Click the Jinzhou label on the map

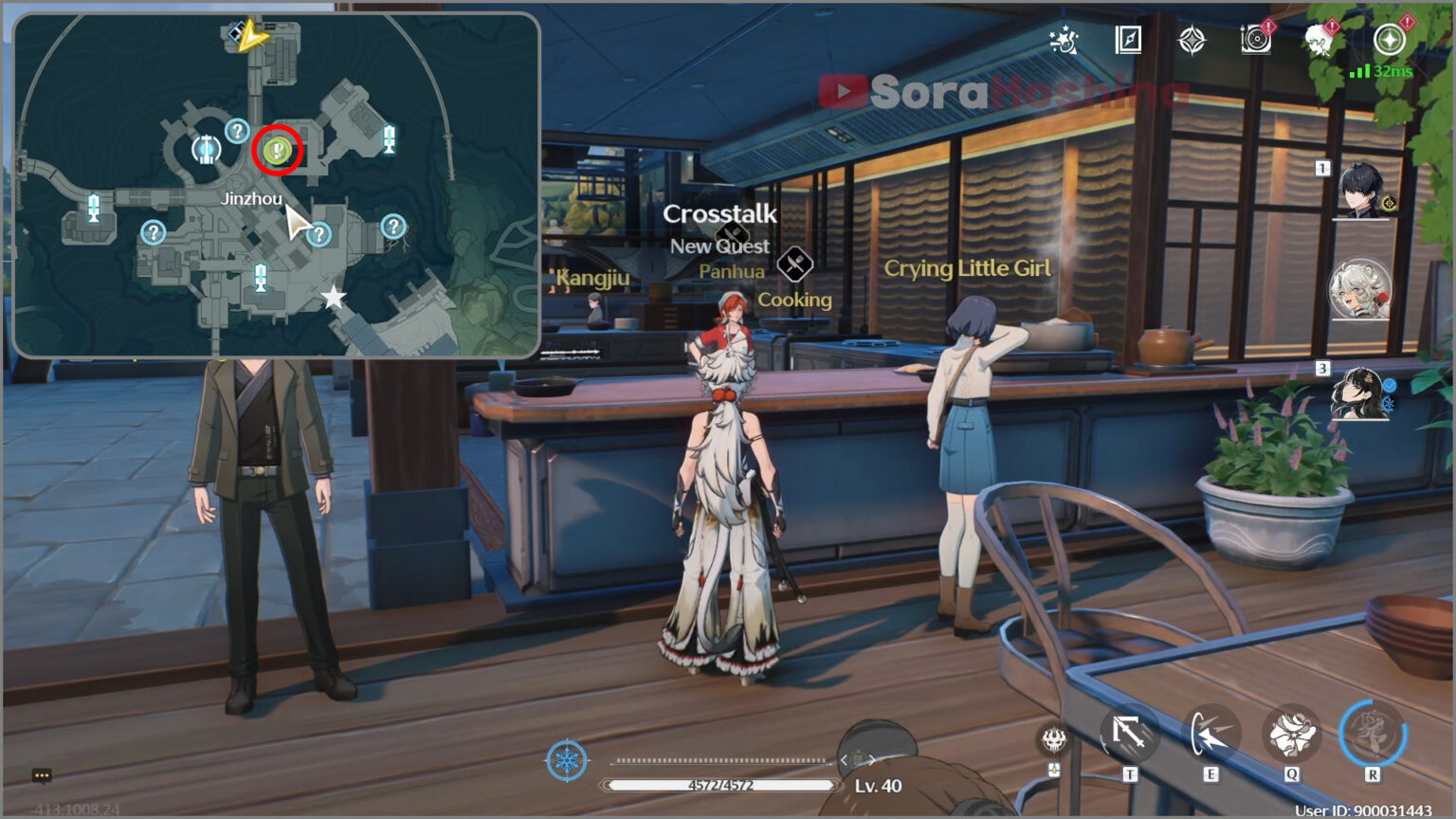coord(251,199)
